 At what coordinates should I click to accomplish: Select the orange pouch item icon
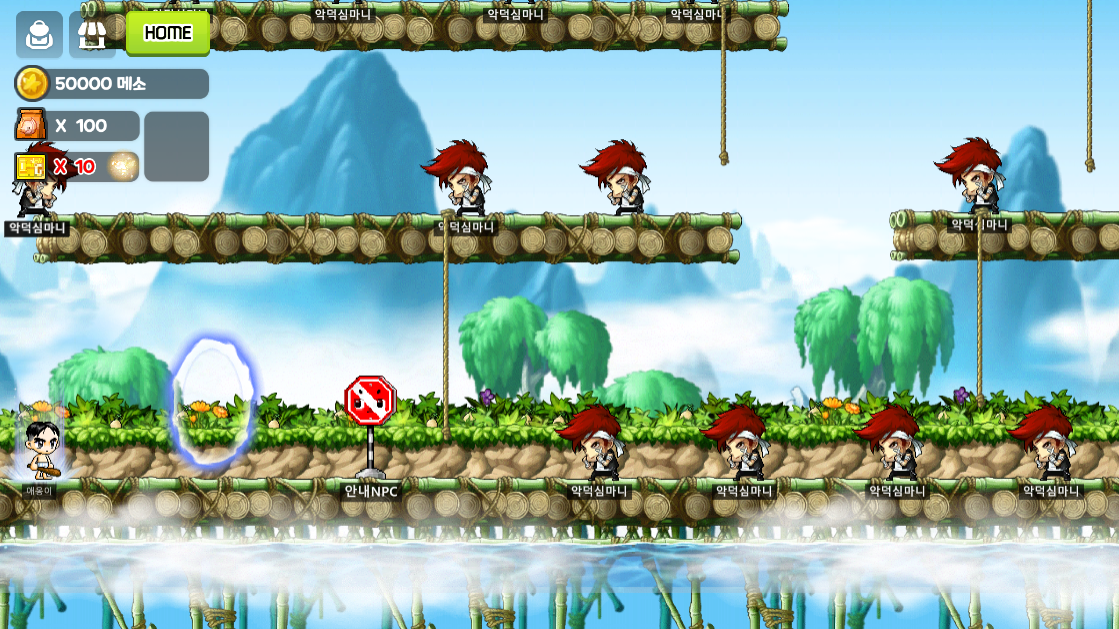31,125
